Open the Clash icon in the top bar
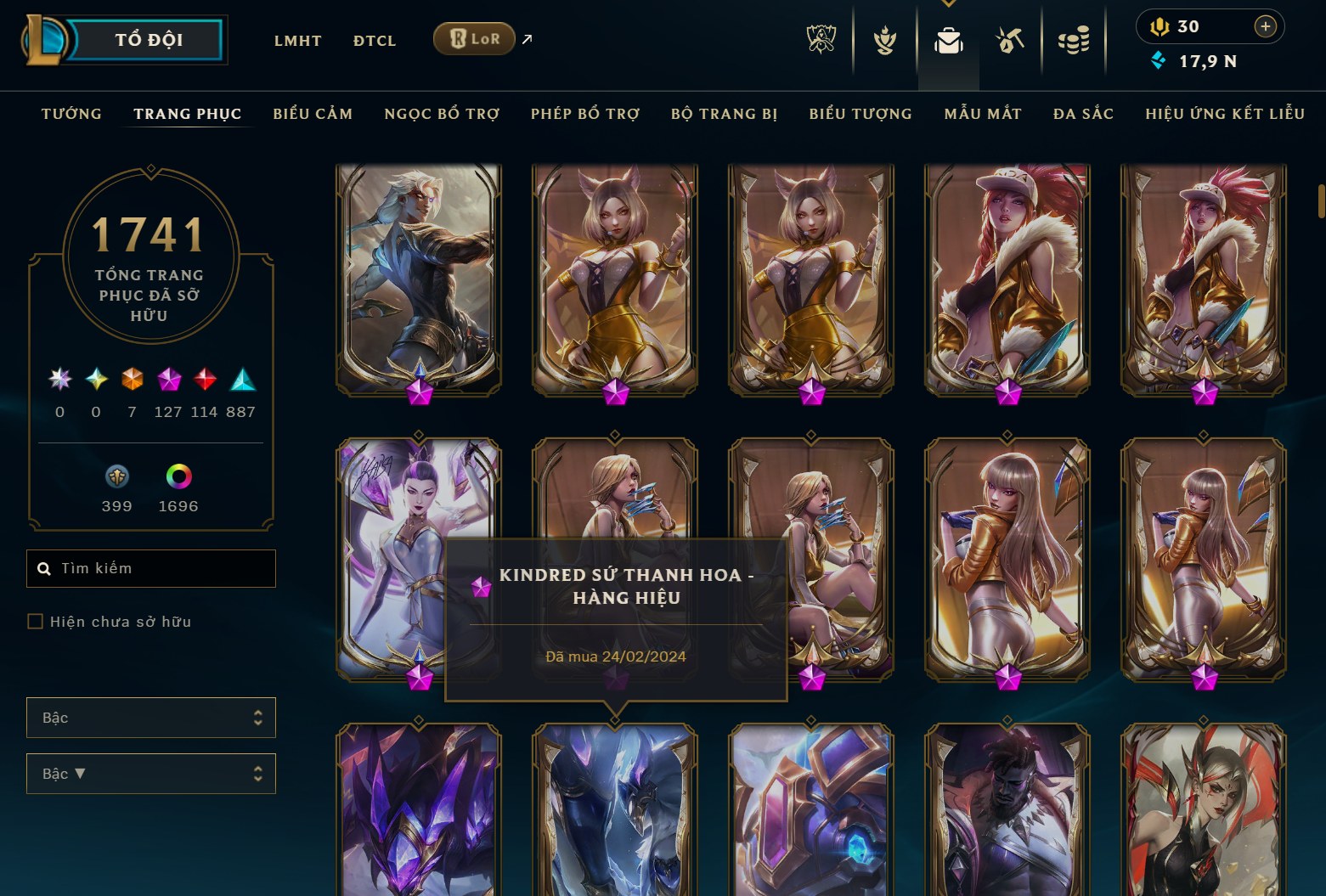This screenshot has width=1326, height=896. click(x=883, y=39)
